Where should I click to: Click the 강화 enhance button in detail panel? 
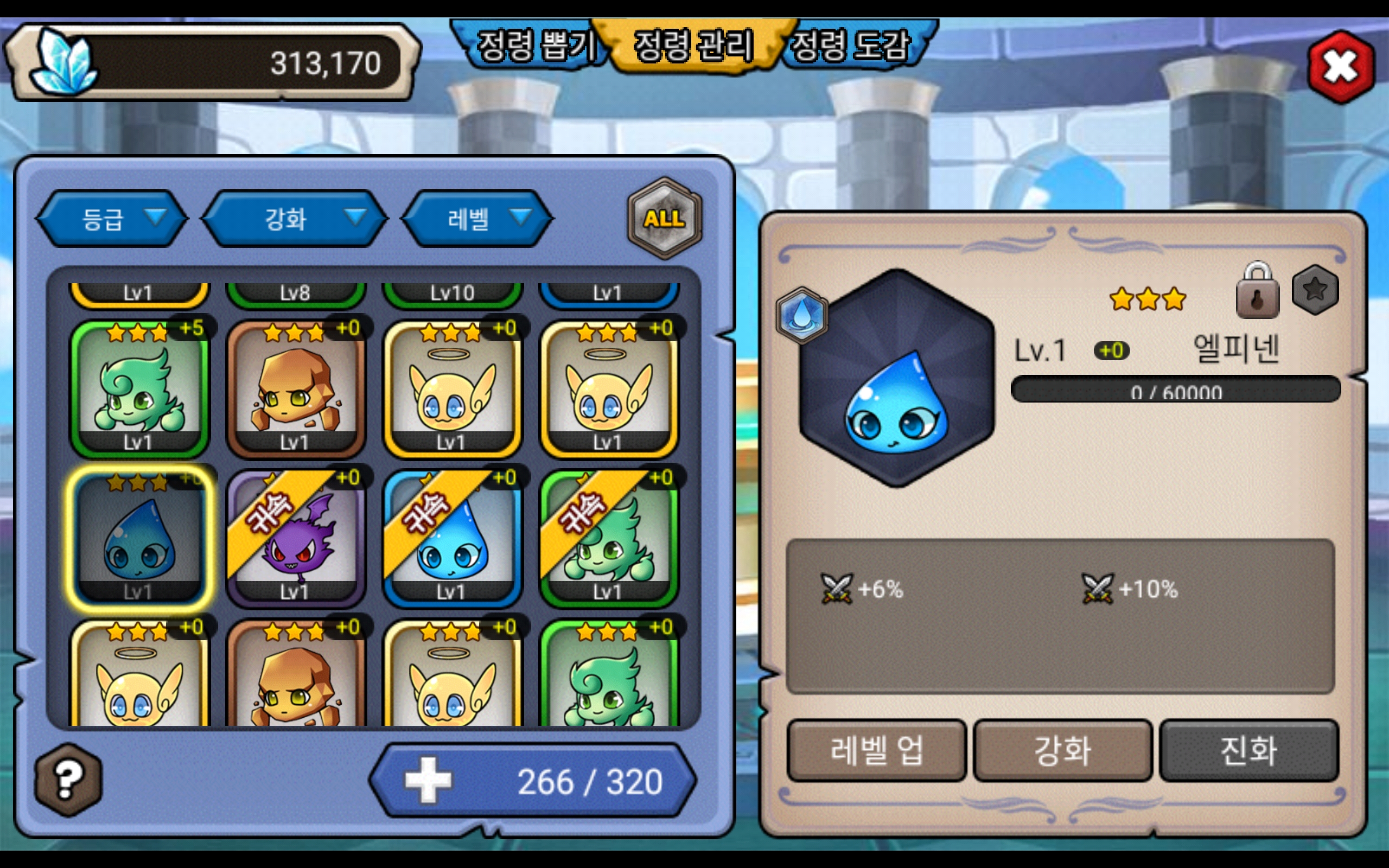[x=1062, y=750]
